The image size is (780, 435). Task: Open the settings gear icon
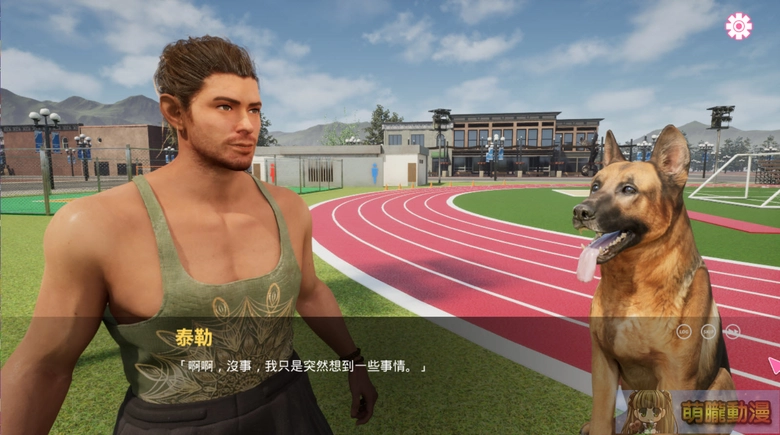pos(739,26)
